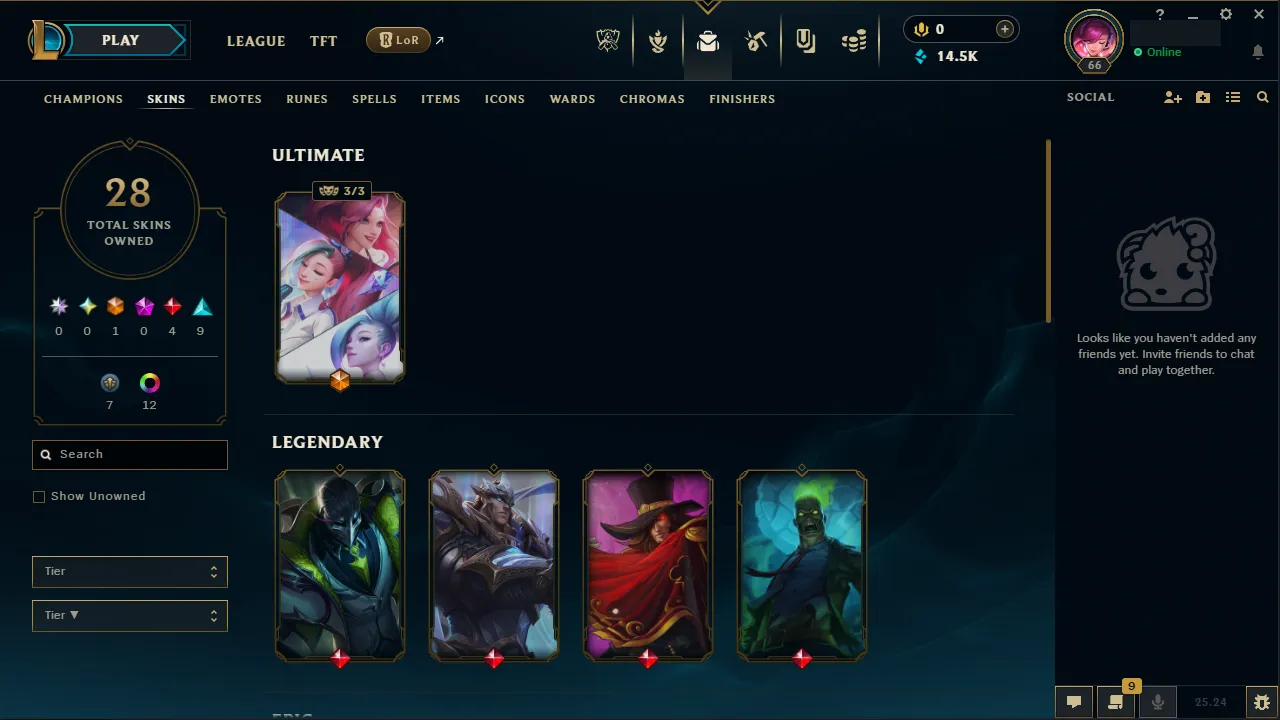Click the chroma color wheel icon

pos(149,382)
